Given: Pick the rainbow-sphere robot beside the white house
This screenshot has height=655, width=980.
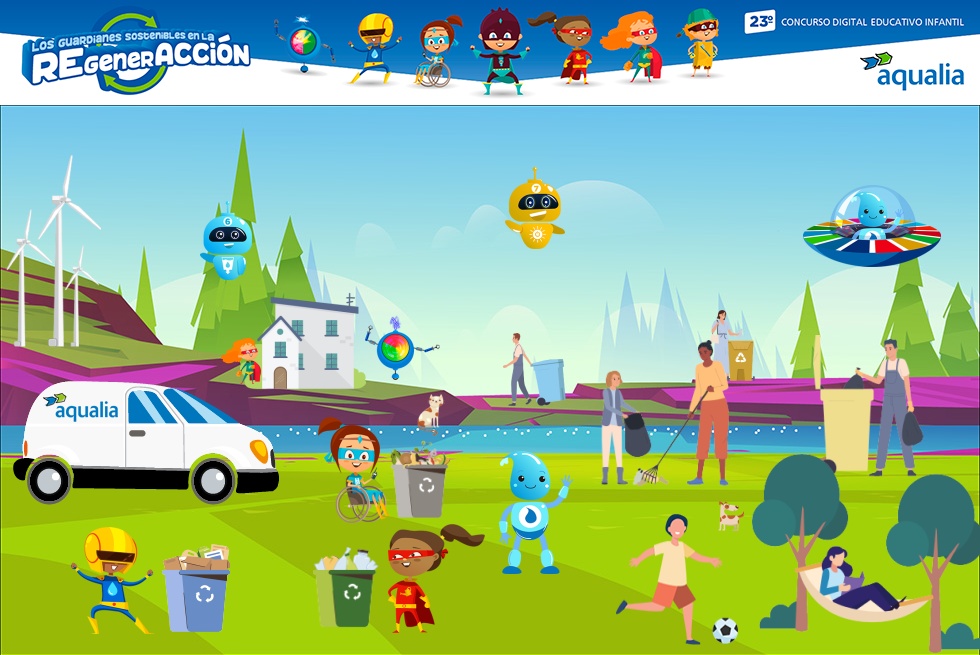Looking at the screenshot, I should tap(395, 349).
